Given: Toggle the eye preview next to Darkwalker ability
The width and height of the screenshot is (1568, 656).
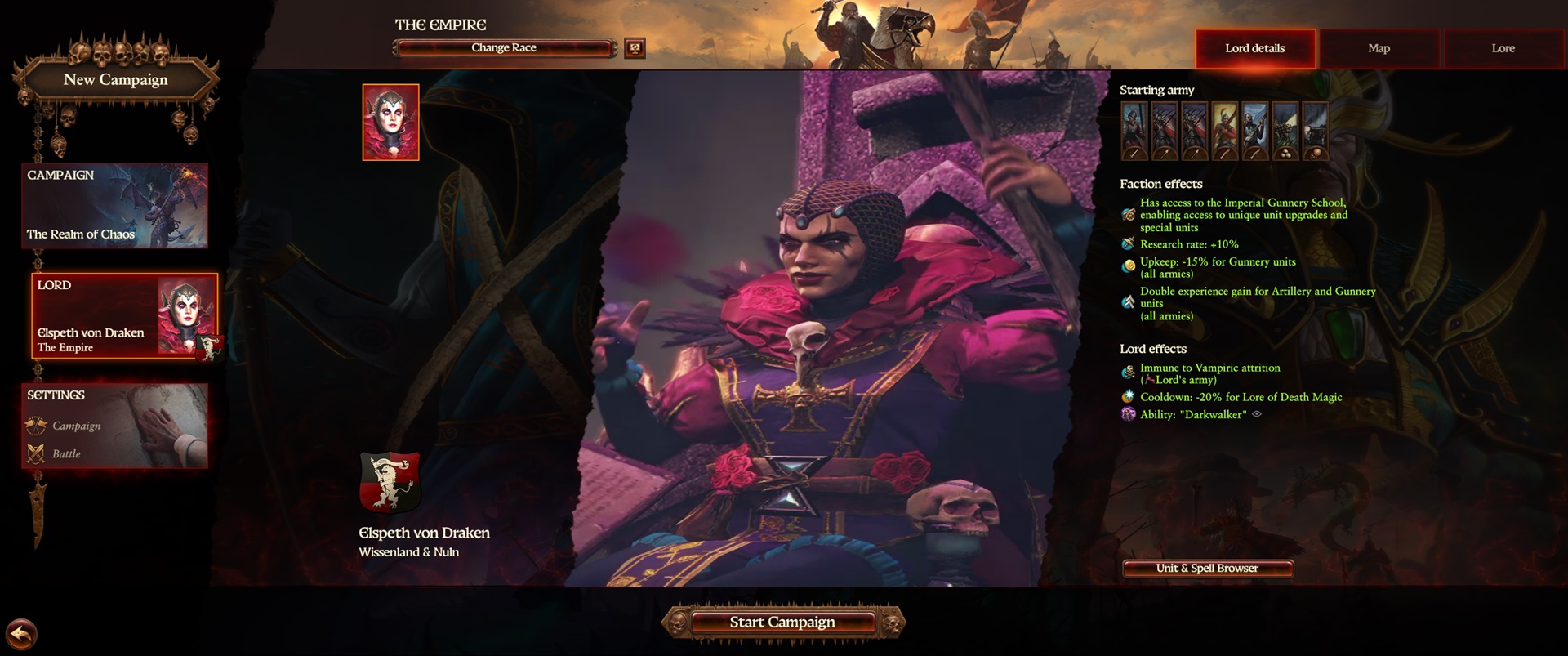Looking at the screenshot, I should (x=1255, y=415).
